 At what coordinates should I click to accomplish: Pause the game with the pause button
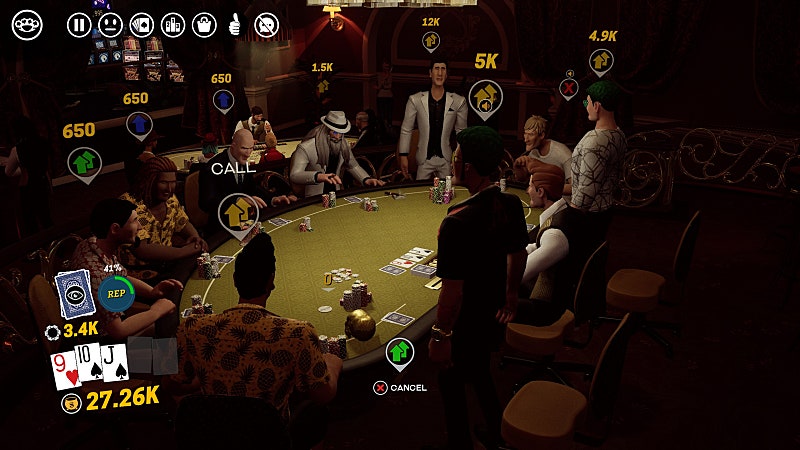click(79, 25)
